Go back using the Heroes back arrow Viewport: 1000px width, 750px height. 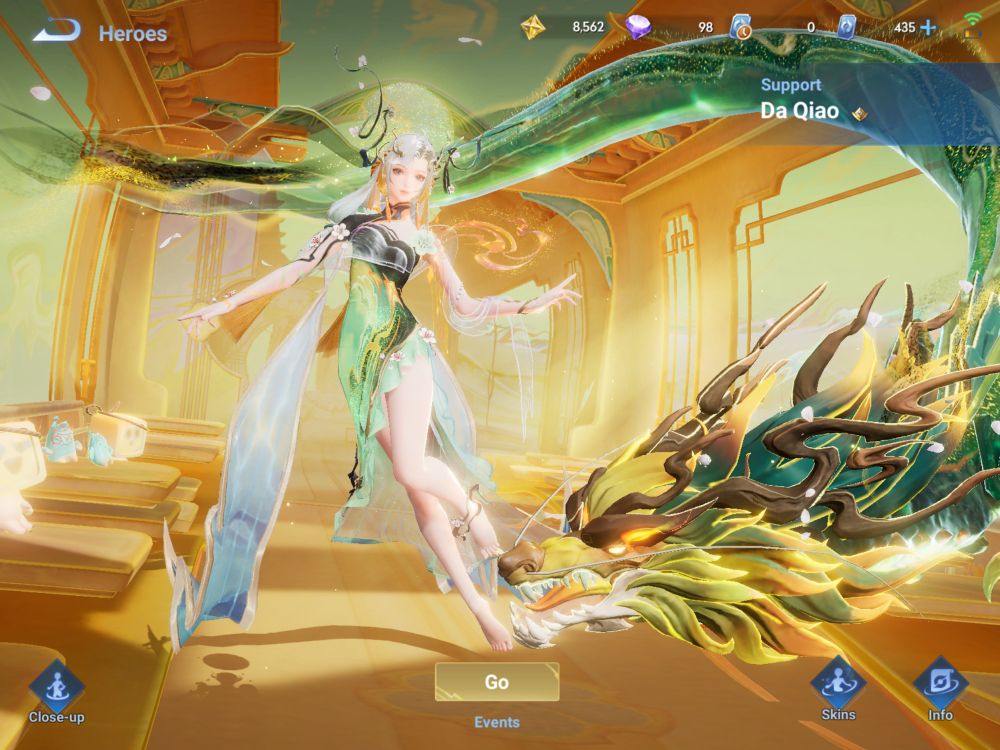[x=57, y=32]
